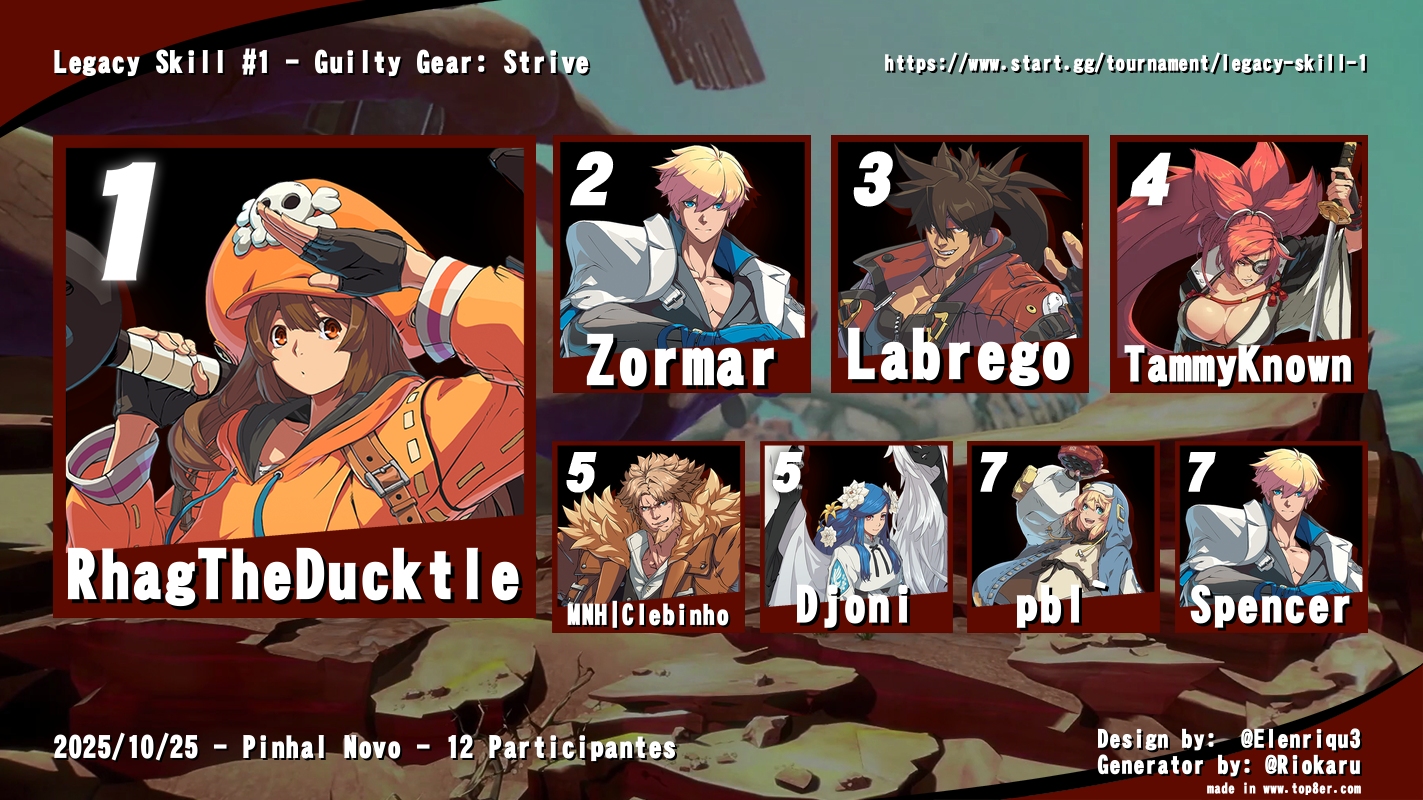Click Labrego's third place portrait

[x=959, y=264]
